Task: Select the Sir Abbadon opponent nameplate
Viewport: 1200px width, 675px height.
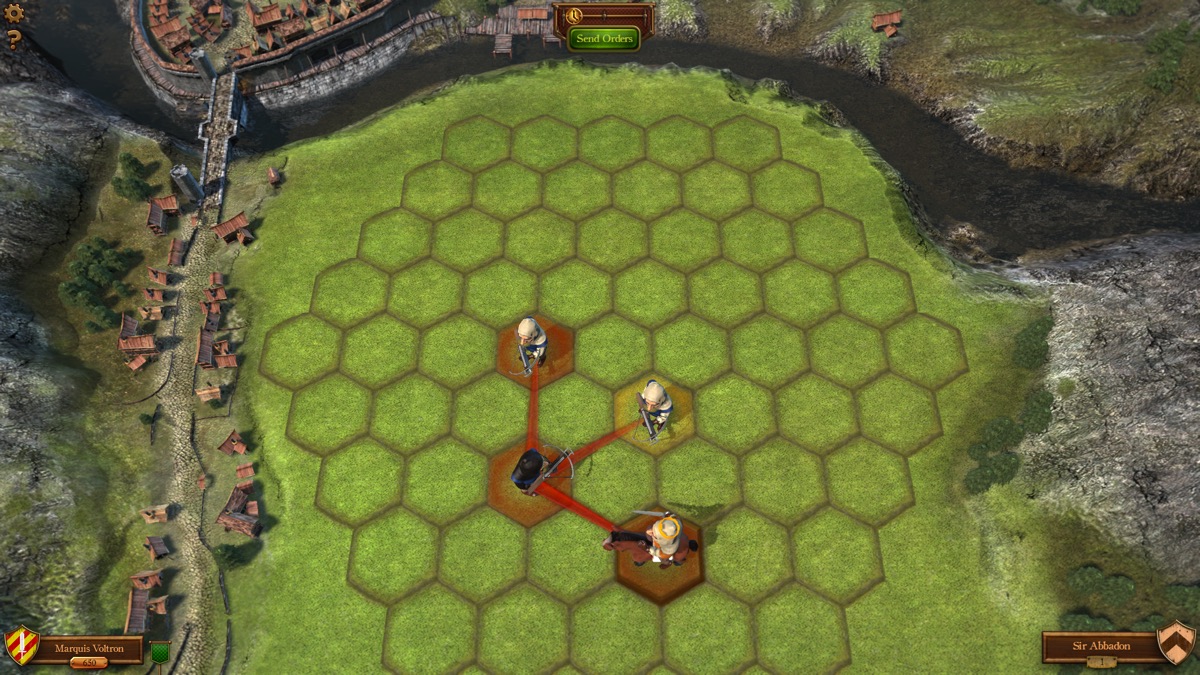Action: 1100,646
